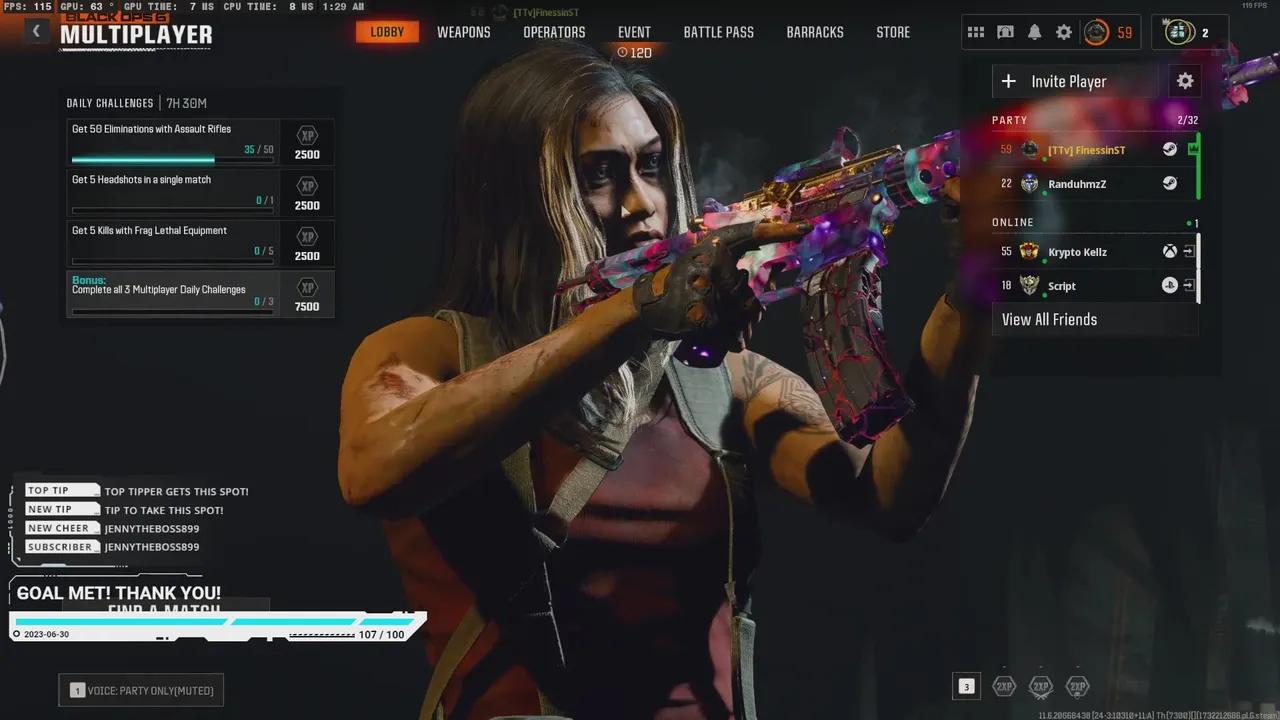Click the featured content icon in the top bar
Viewport: 1280px width, 720px height.
(x=1005, y=31)
